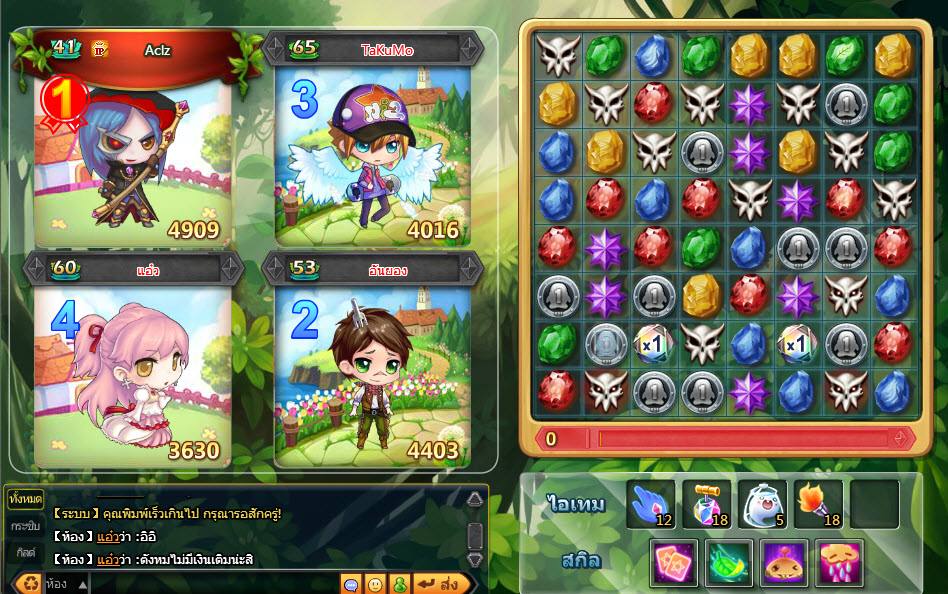
Task: Click the chat scroll-up arrow
Action: click(x=475, y=500)
